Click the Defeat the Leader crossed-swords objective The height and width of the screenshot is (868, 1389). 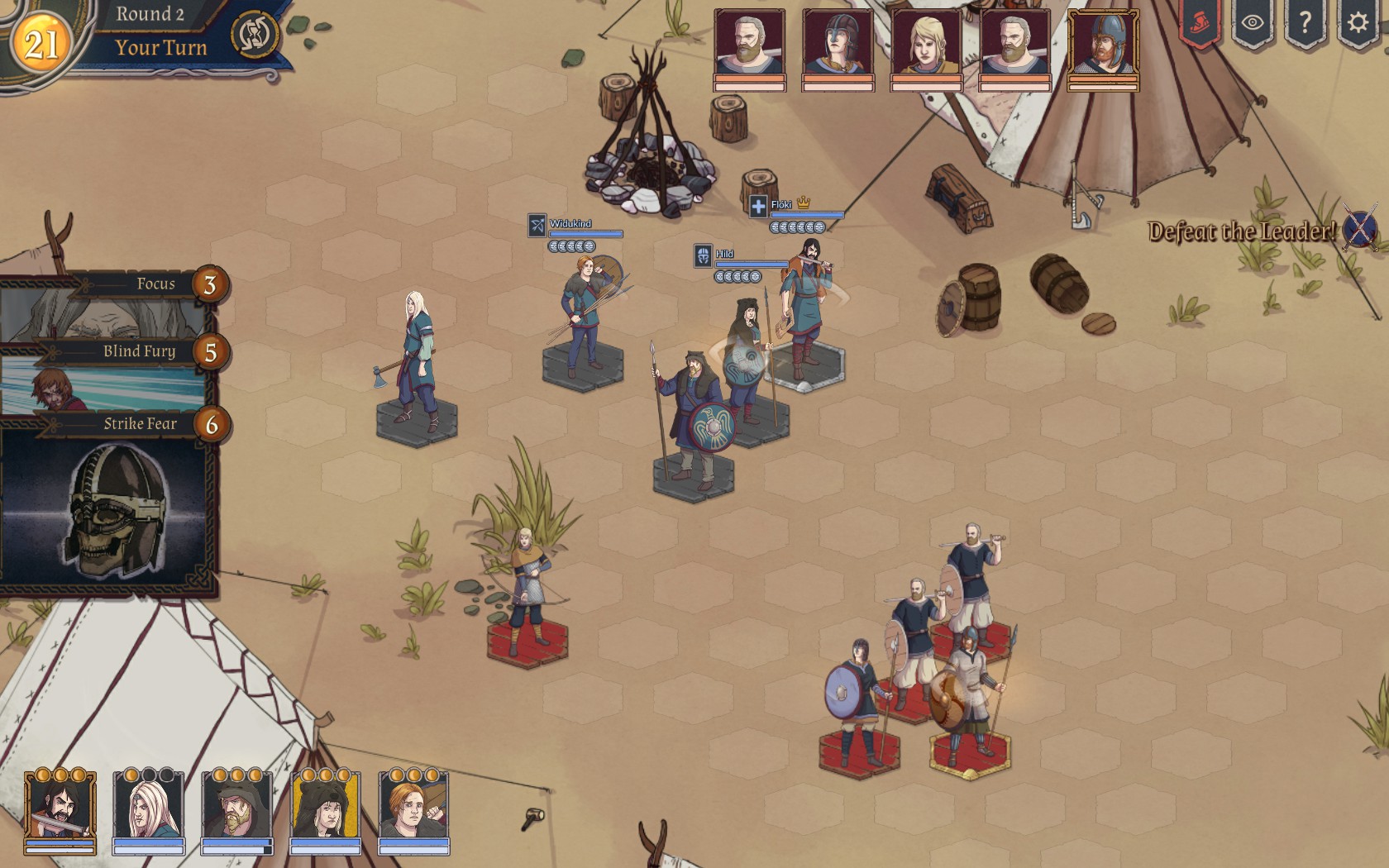point(1359,227)
